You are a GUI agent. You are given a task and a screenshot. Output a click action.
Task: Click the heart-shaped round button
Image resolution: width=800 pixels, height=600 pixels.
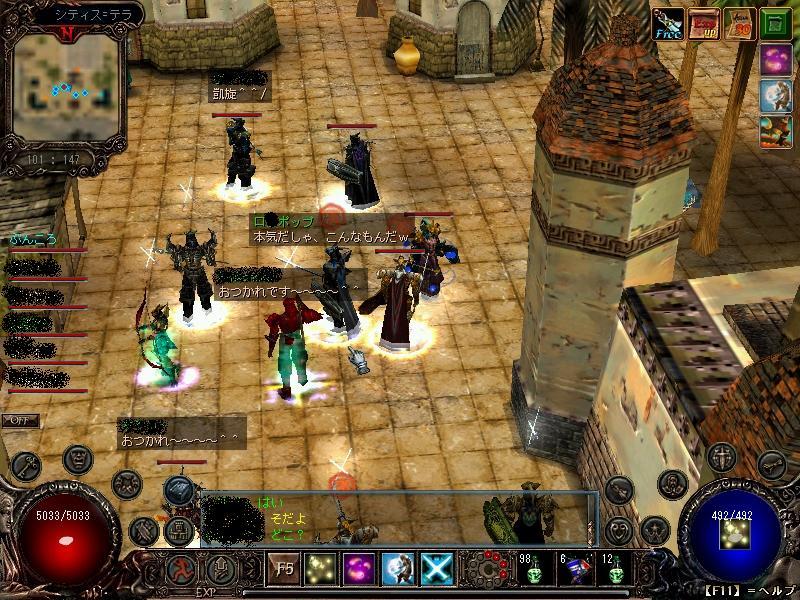(x=617, y=529)
